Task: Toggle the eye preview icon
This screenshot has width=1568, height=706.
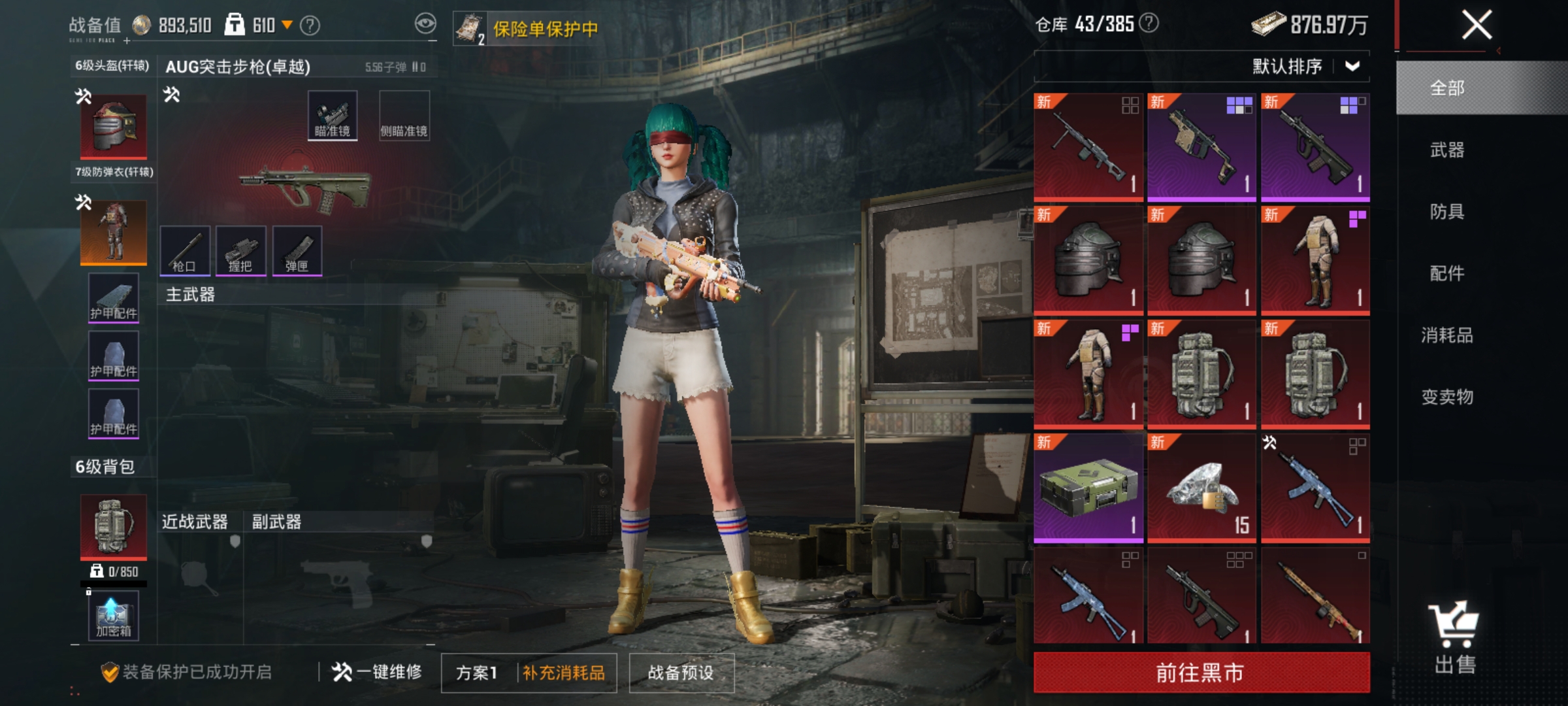Action: click(426, 22)
